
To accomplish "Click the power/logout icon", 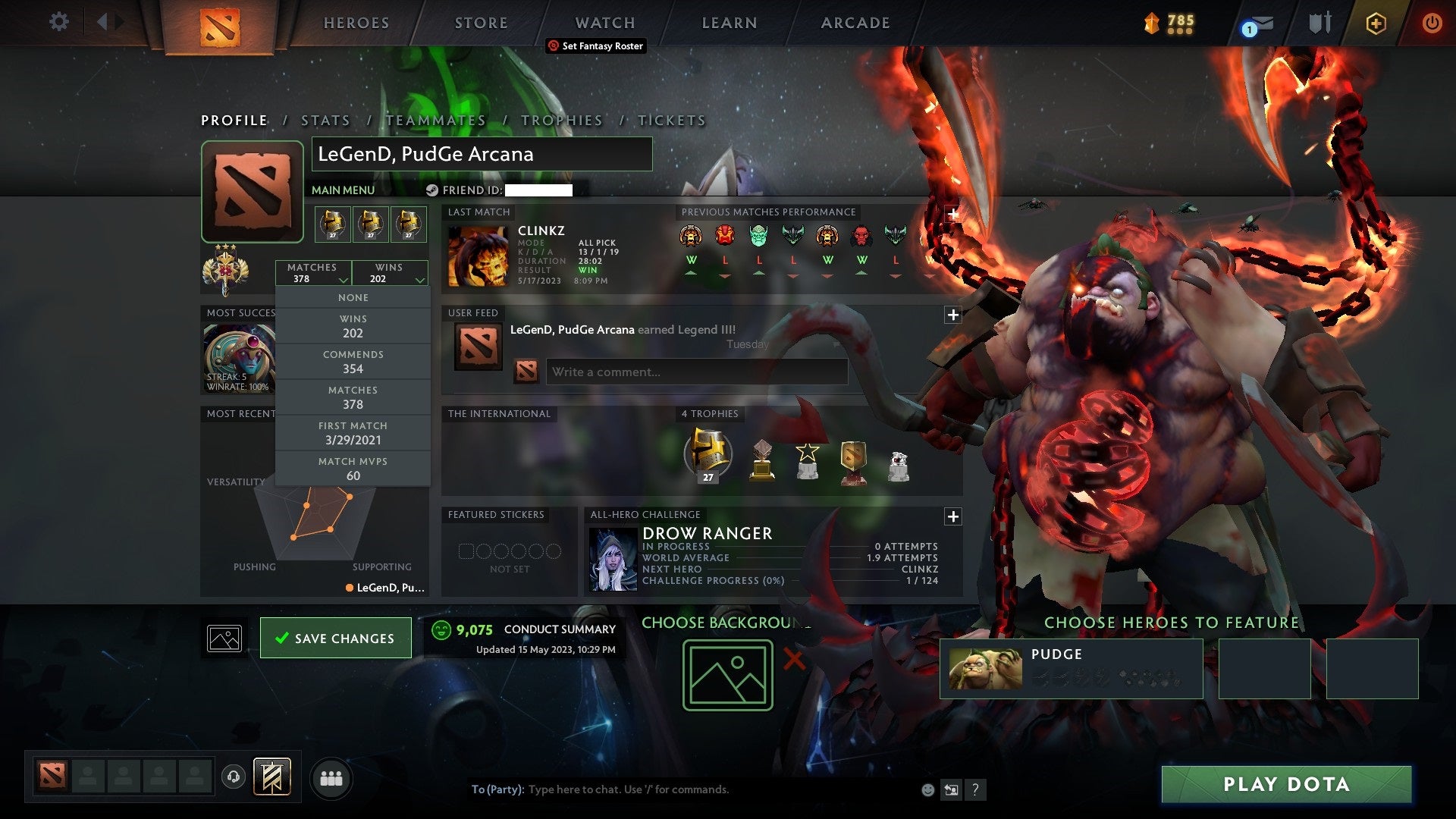I will coord(1432,23).
